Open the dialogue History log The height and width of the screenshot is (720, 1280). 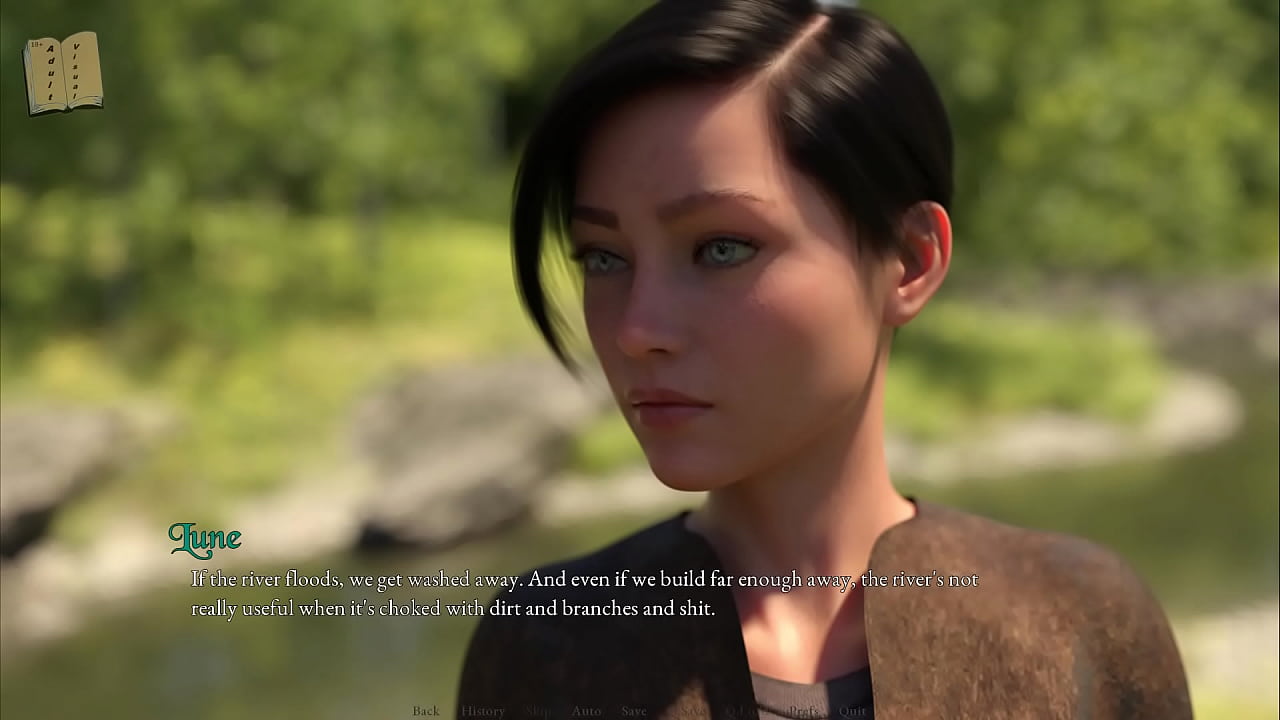[483, 711]
